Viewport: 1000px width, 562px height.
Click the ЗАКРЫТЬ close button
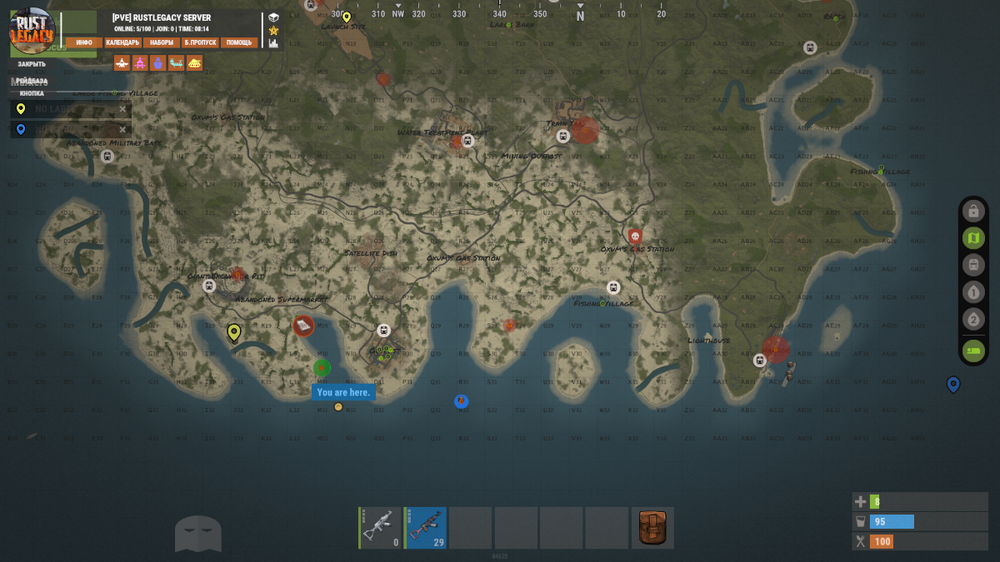(x=32, y=64)
